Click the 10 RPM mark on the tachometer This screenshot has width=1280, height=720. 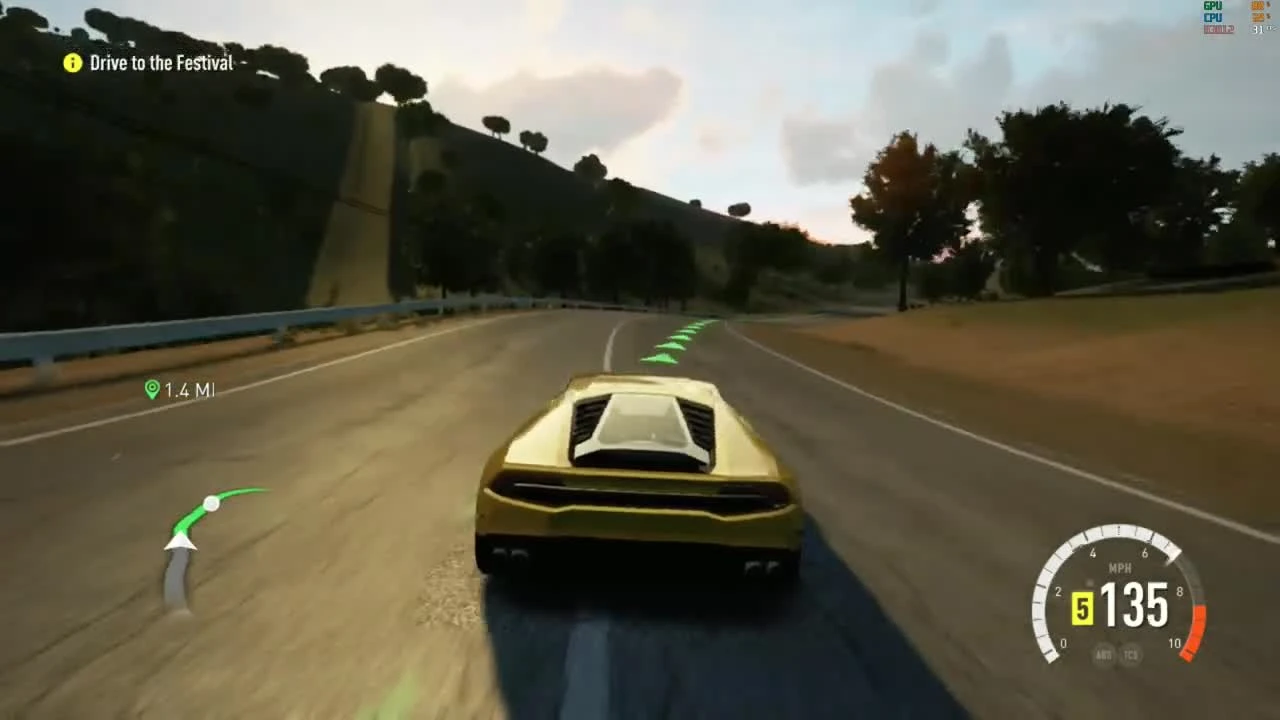pyautogui.click(x=1175, y=643)
